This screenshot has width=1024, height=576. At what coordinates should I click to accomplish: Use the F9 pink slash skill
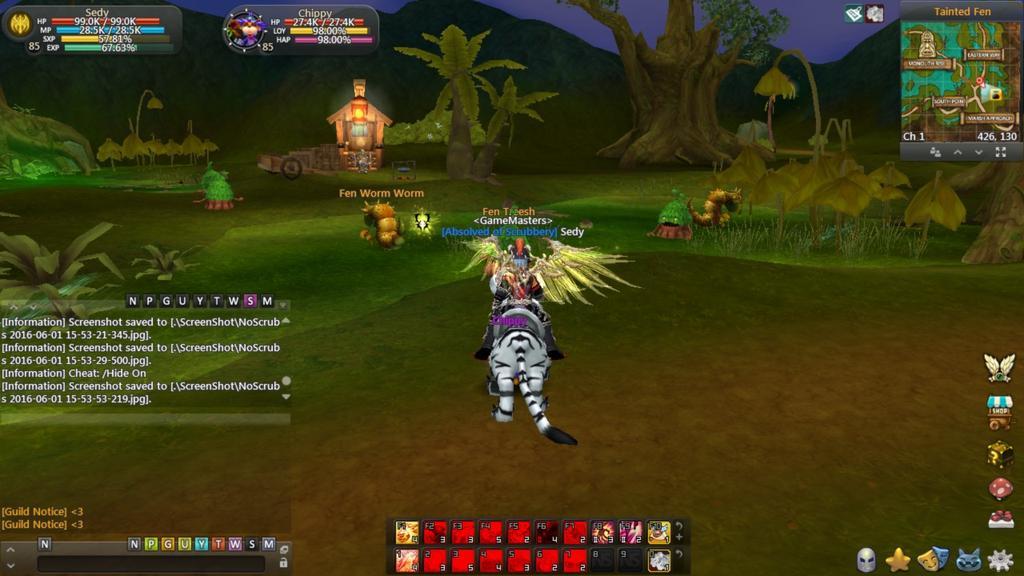click(x=630, y=532)
